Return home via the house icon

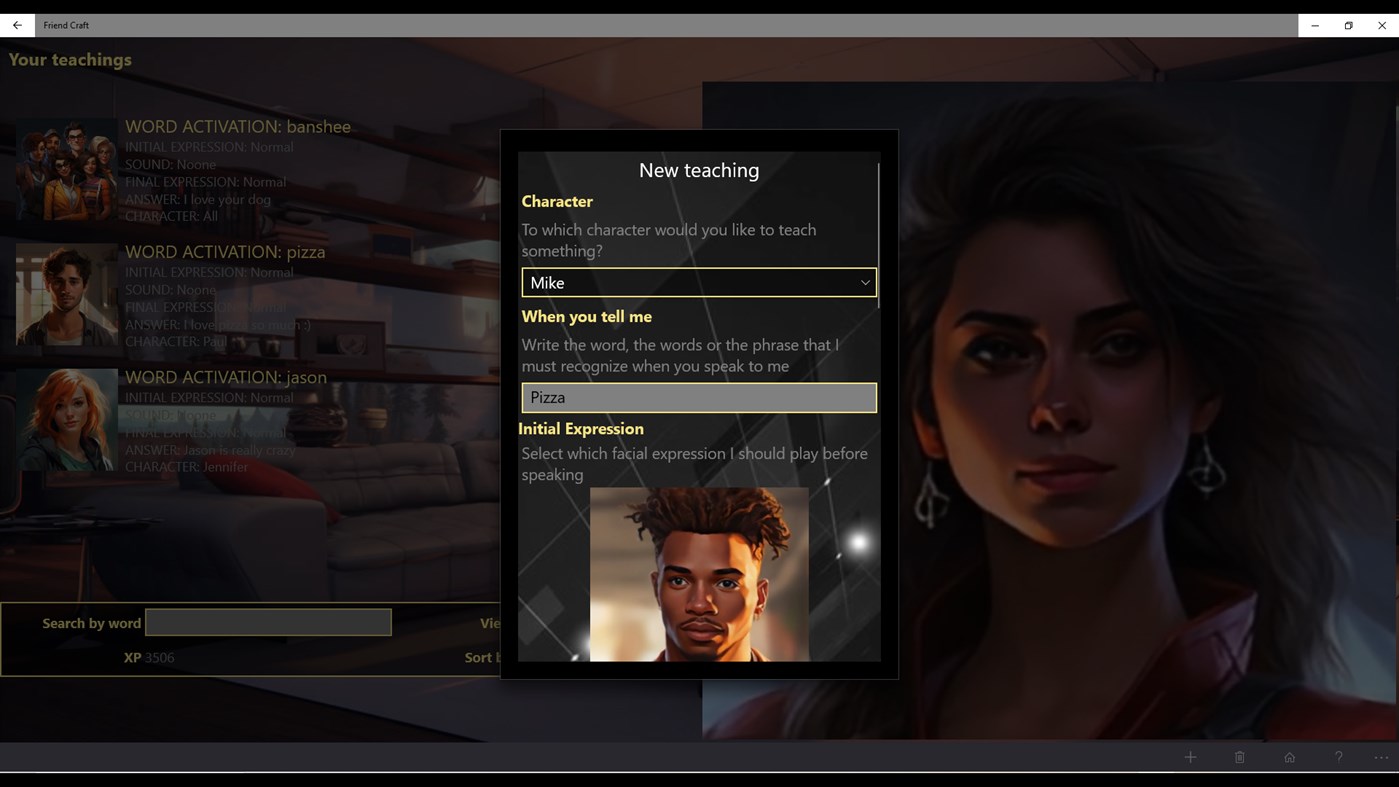pos(1289,757)
